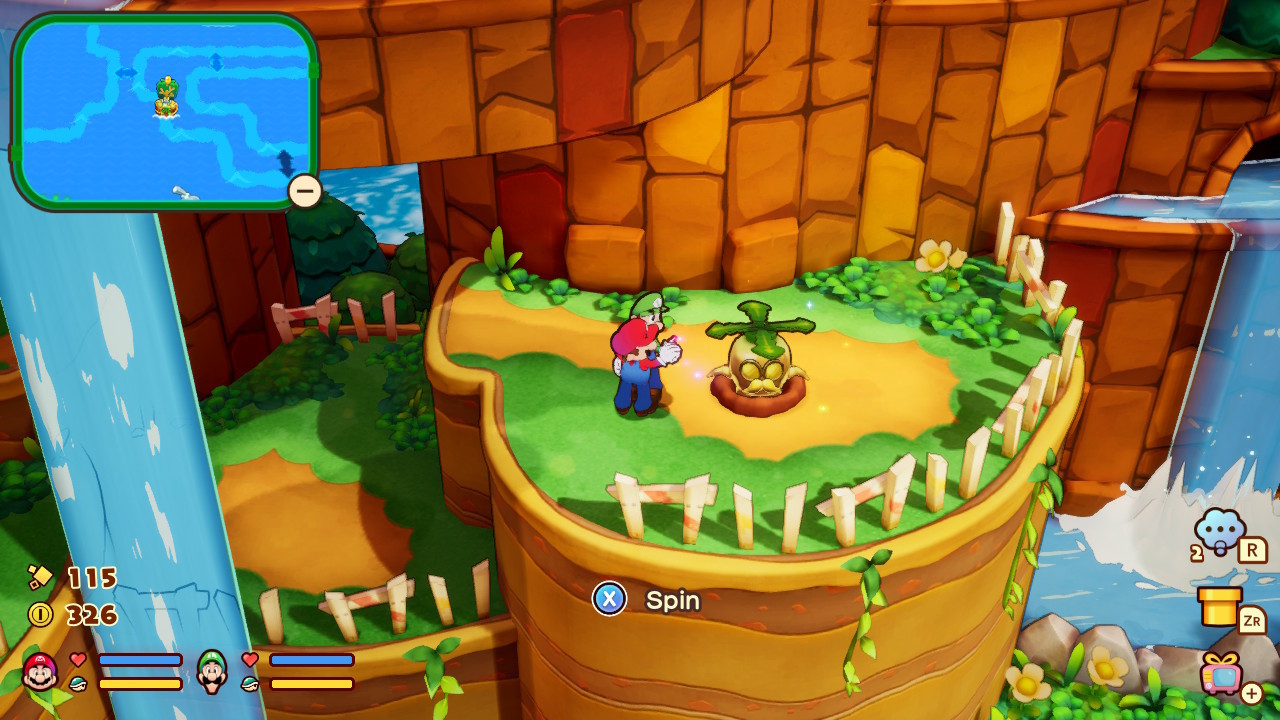Image resolution: width=1280 pixels, height=720 pixels.
Task: Toggle the heart icon beside Mario's portrait
Action: (78, 659)
